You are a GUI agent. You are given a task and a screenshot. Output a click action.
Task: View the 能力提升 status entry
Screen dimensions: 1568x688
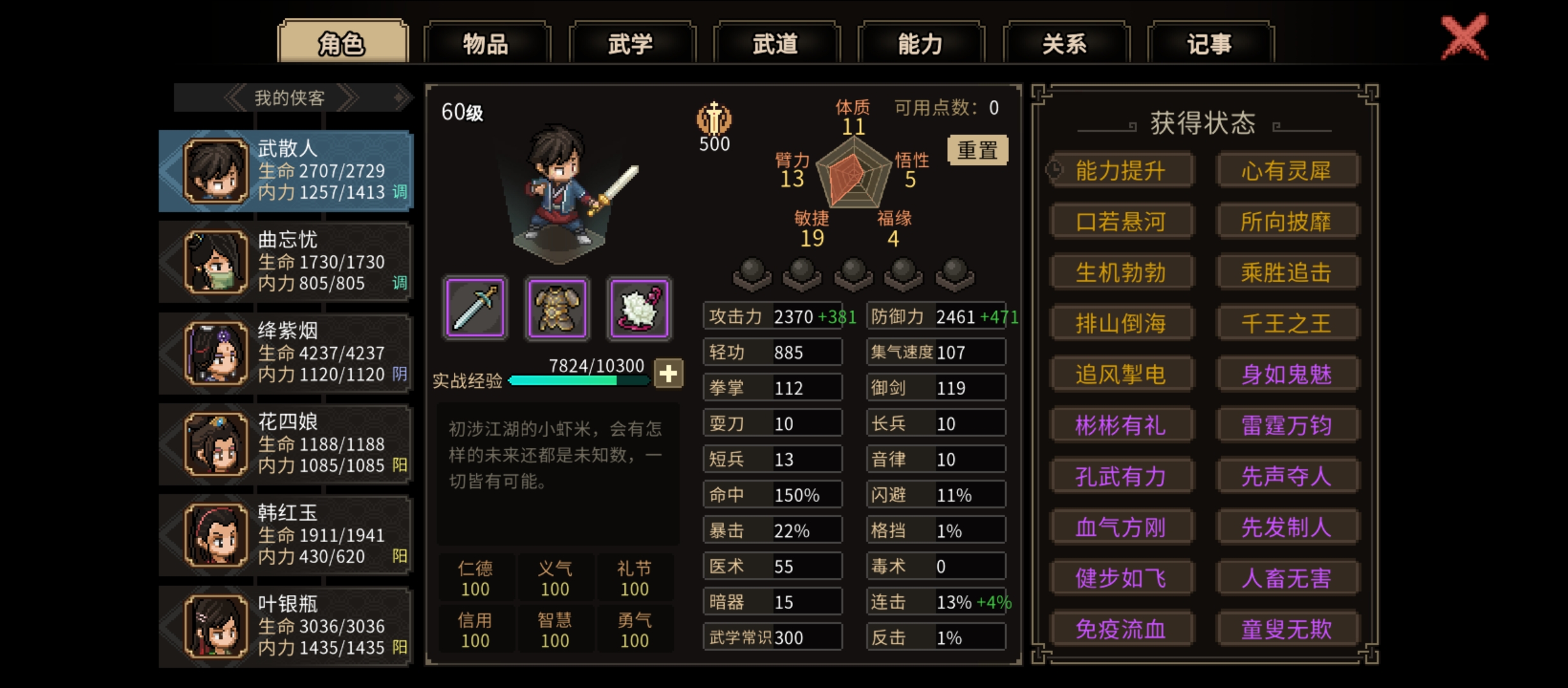coord(1121,170)
